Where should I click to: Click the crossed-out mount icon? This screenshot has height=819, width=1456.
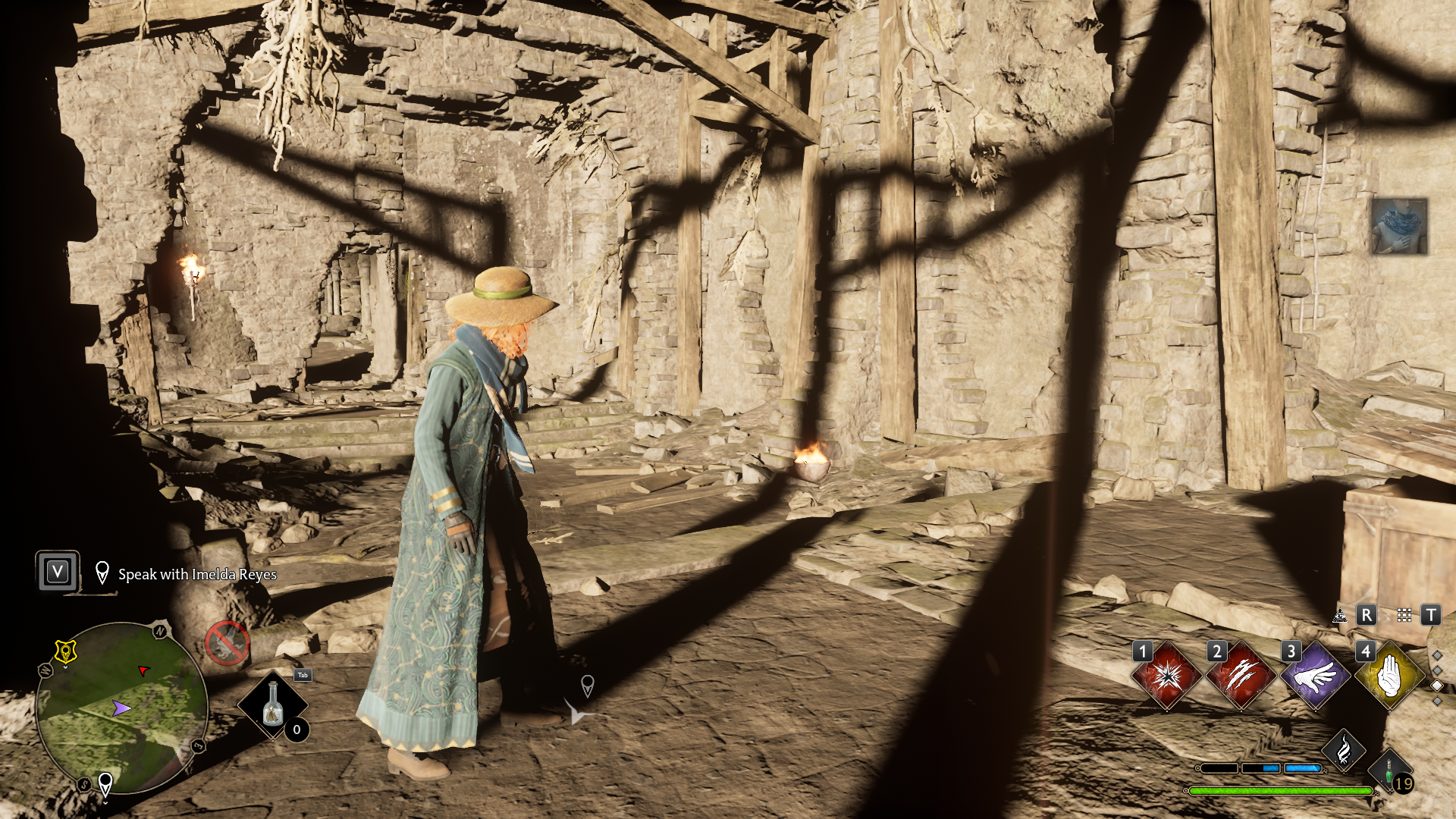pos(227,644)
